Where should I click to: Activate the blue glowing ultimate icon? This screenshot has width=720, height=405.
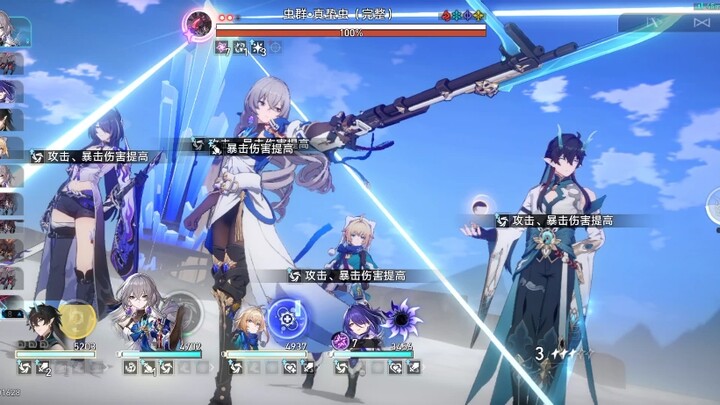(x=288, y=318)
